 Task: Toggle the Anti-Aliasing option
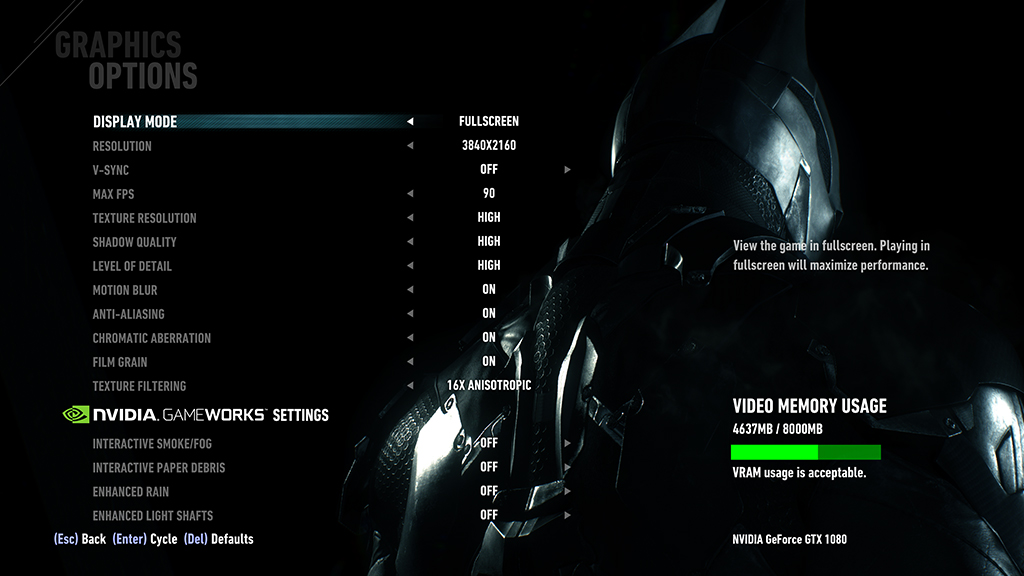(128, 314)
